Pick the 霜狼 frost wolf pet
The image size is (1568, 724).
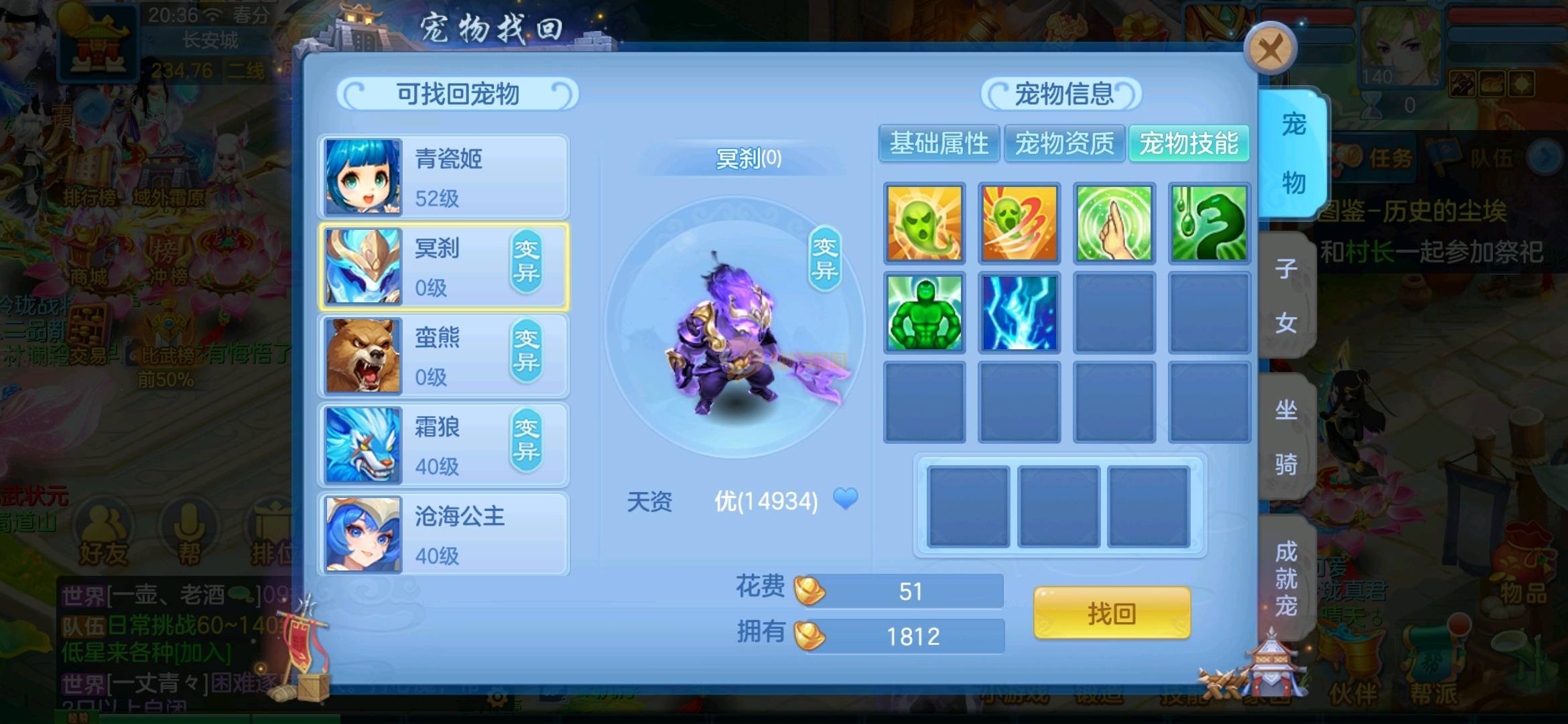[x=444, y=445]
